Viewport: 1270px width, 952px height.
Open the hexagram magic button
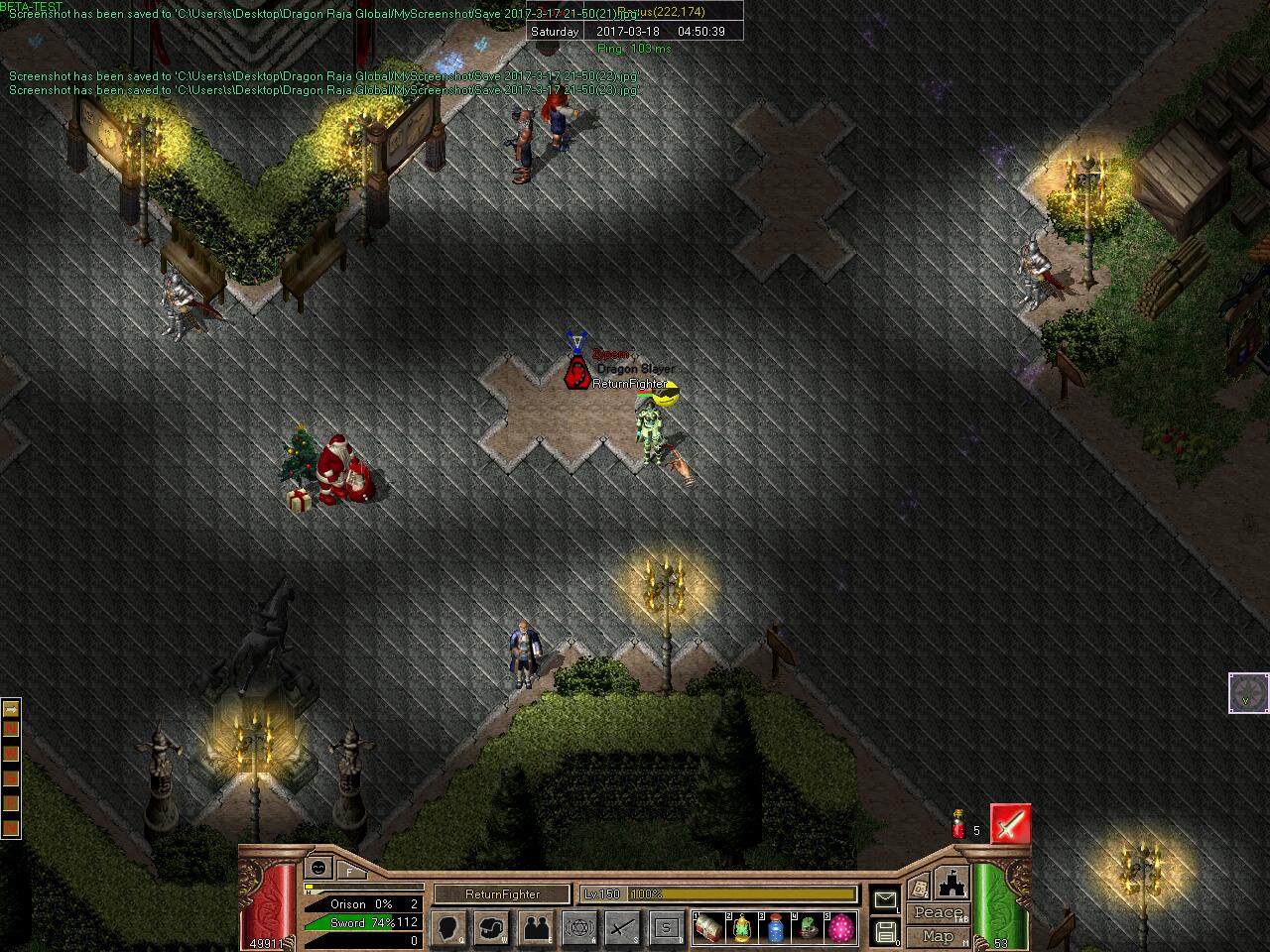(580, 928)
